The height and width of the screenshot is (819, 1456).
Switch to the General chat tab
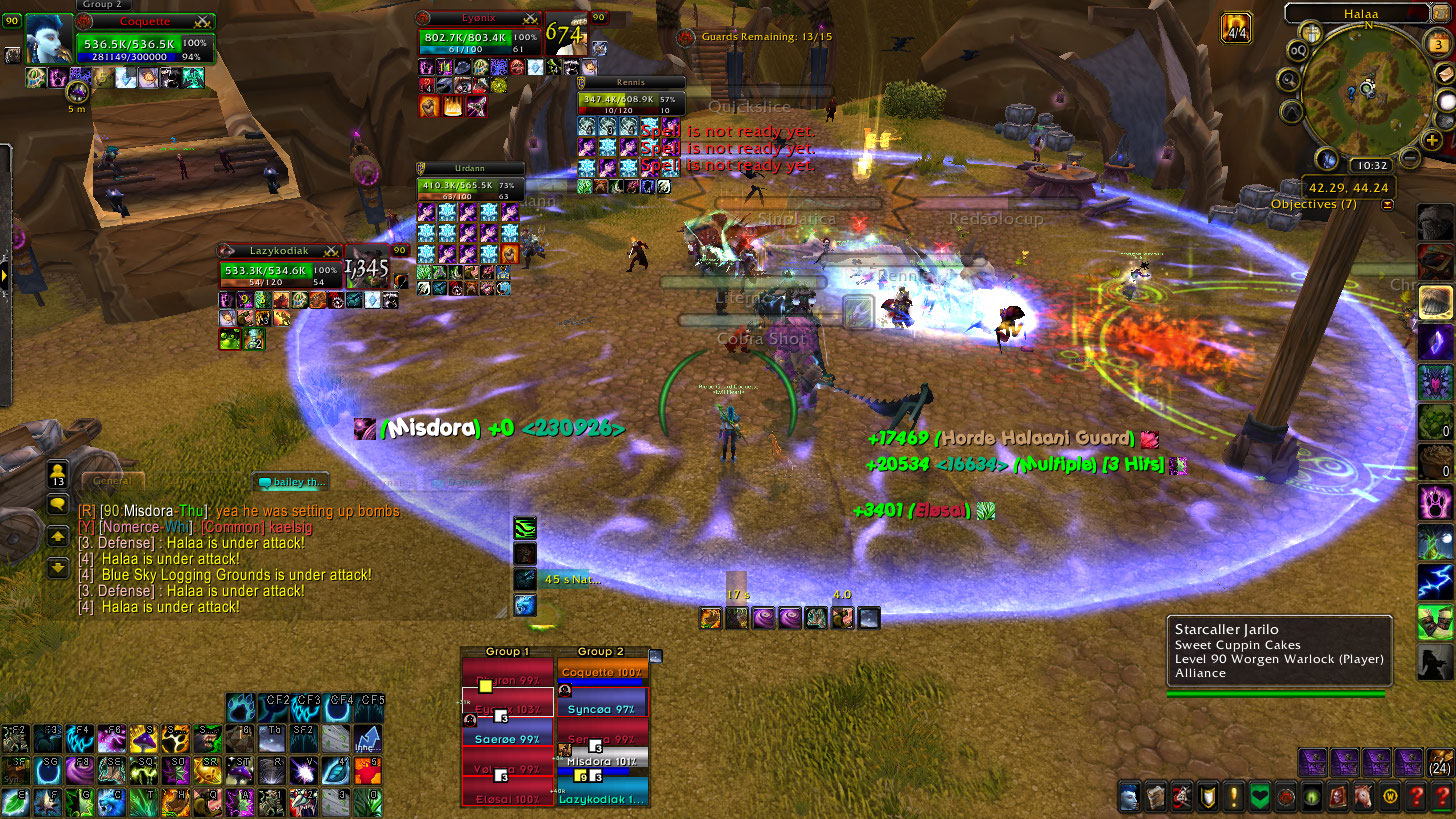pyautogui.click(x=112, y=481)
